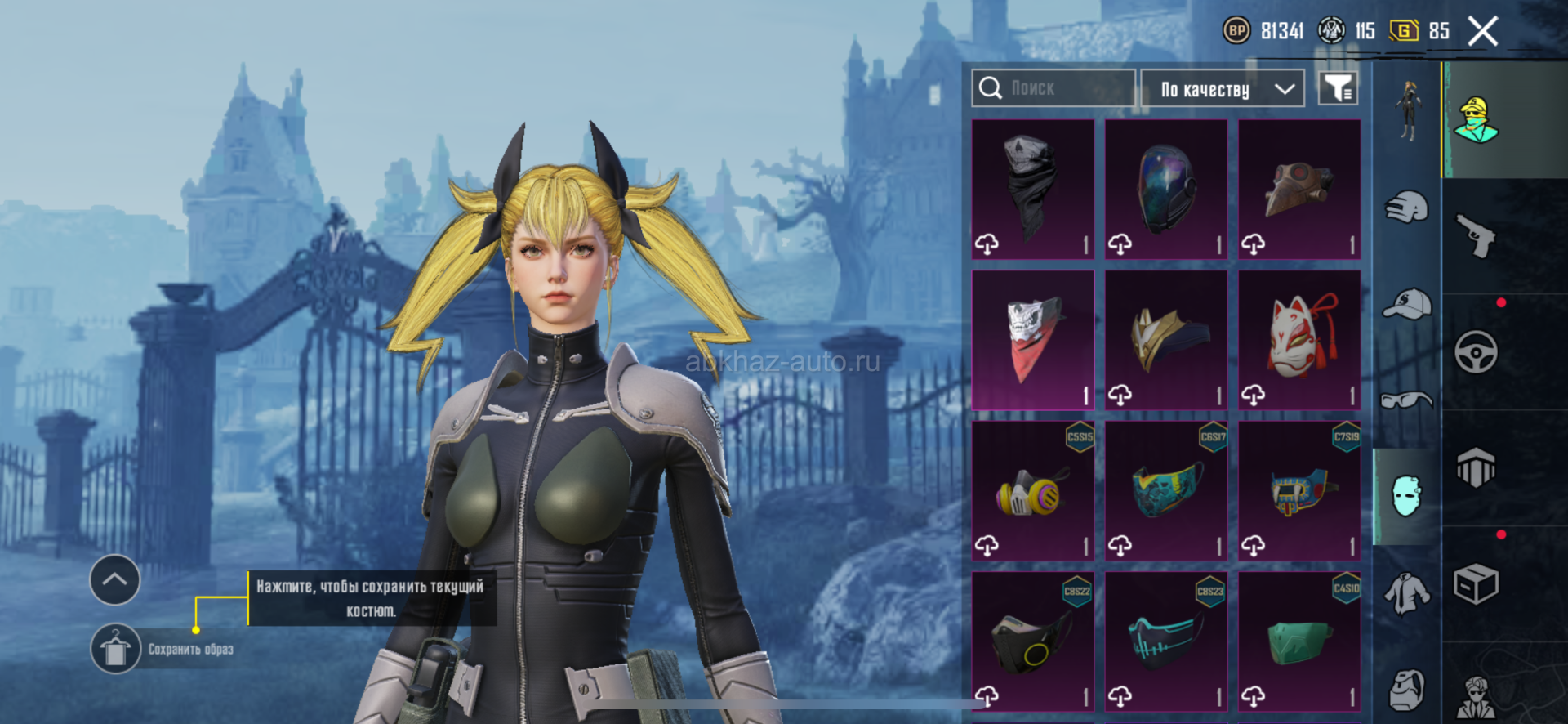Open the filter funnel button
This screenshot has height=724, width=1568.
[x=1338, y=88]
